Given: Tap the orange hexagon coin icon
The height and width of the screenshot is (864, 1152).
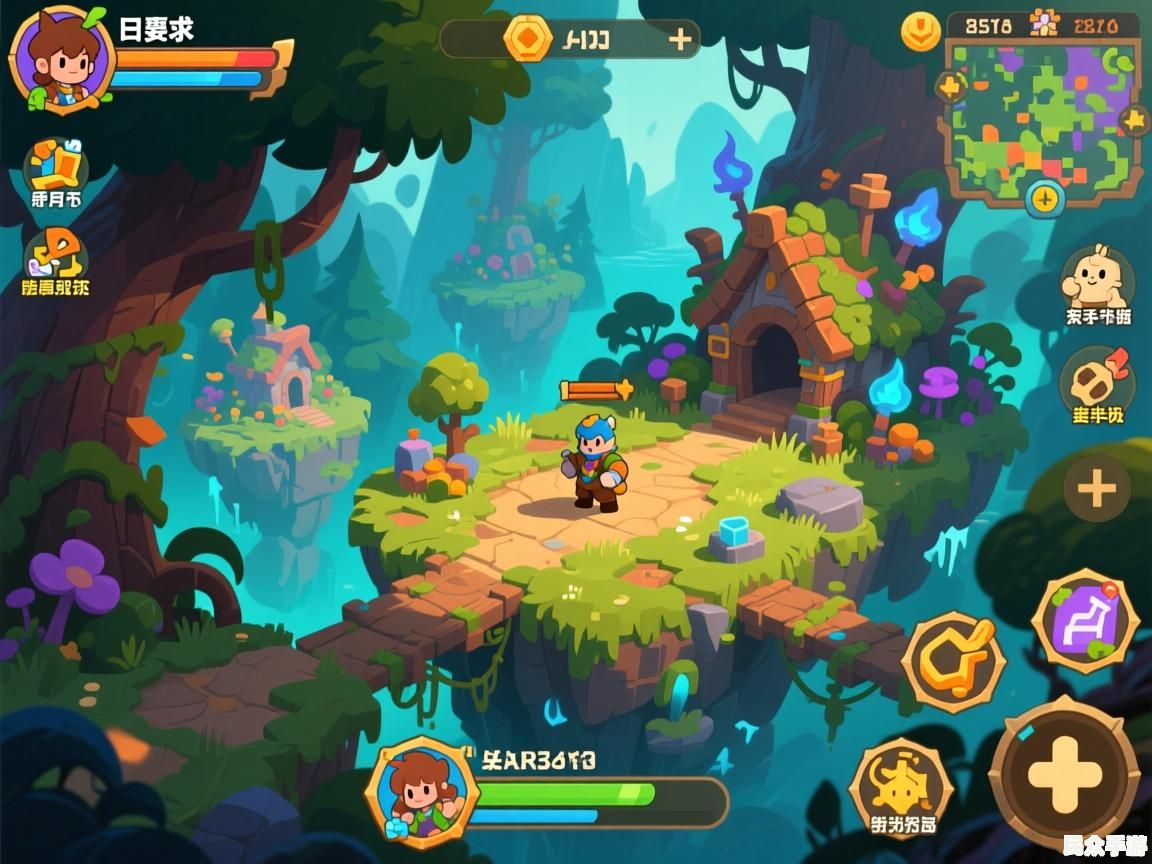Looking at the screenshot, I should pyautogui.click(x=527, y=39).
